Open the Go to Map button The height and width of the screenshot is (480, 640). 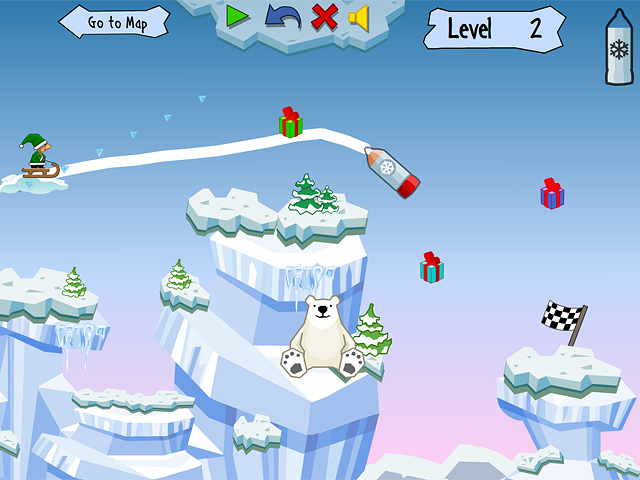[115, 22]
